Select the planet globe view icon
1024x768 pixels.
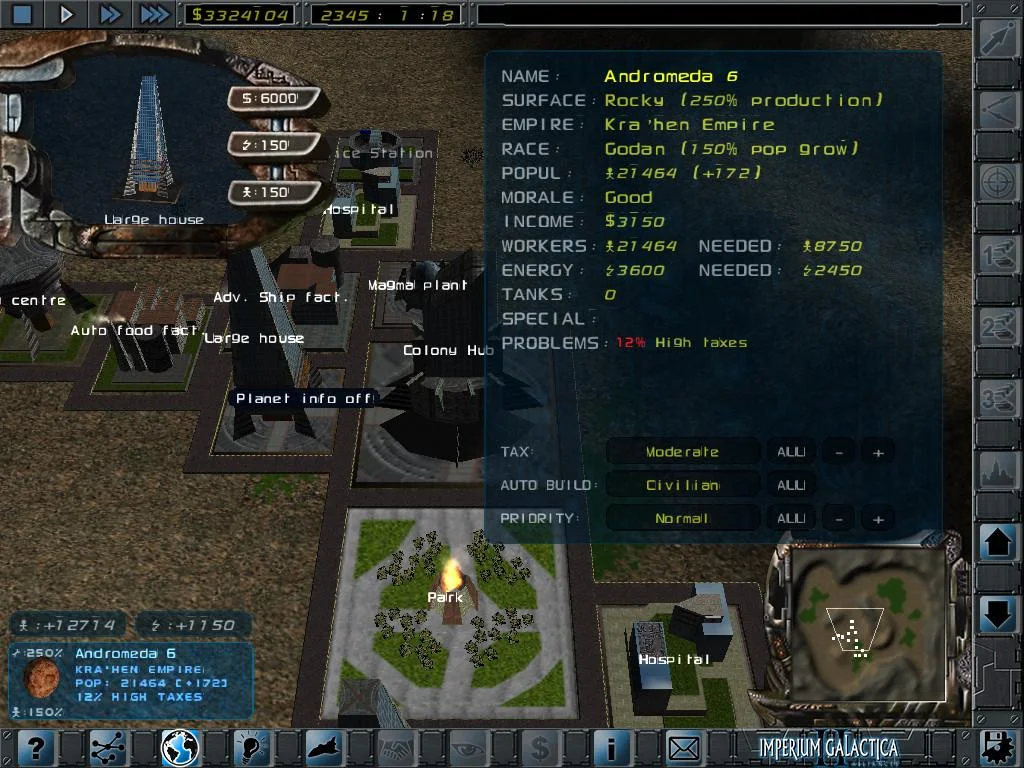tap(180, 747)
